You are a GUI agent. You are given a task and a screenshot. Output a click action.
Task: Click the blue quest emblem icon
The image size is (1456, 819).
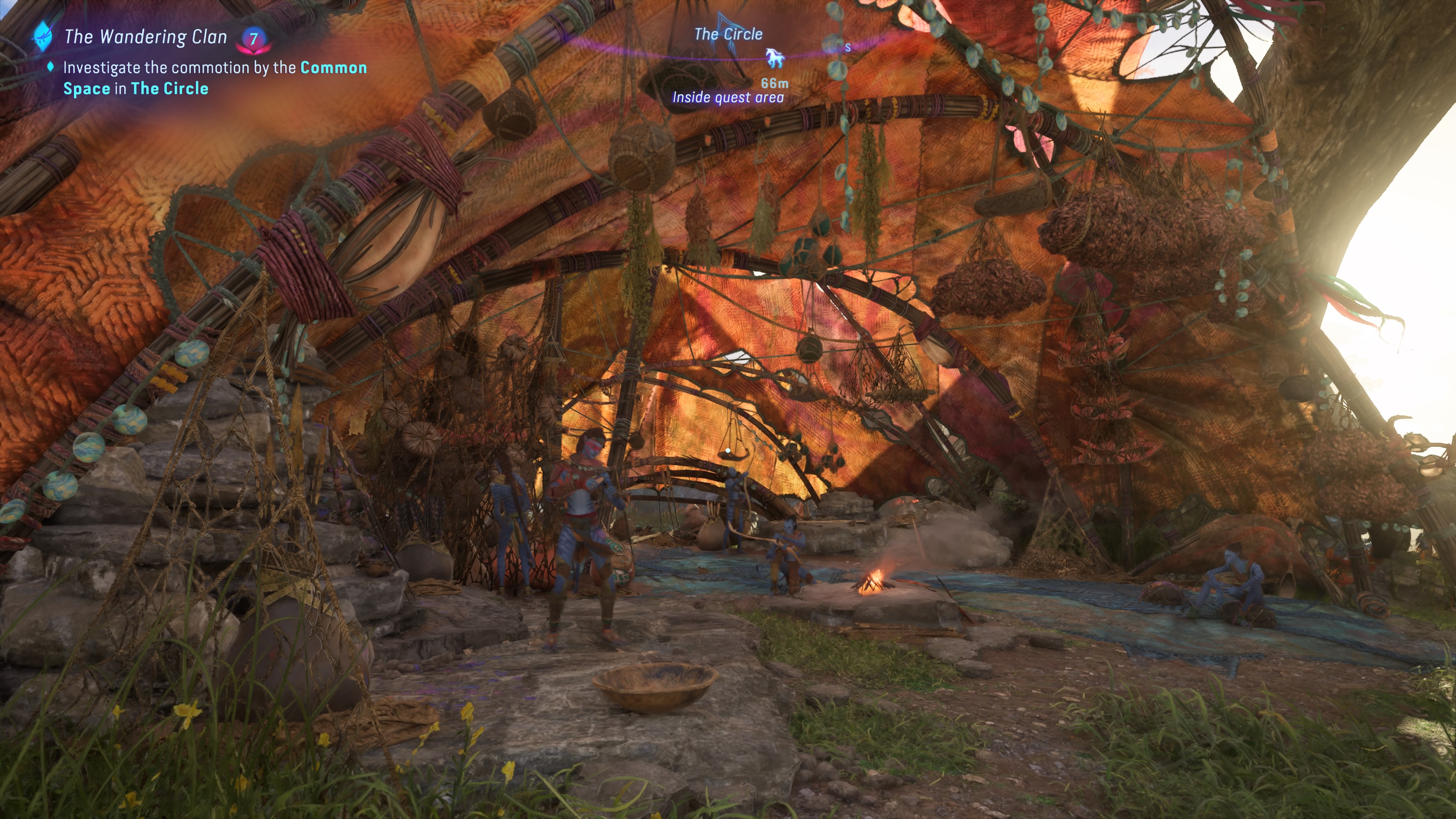click(42, 36)
